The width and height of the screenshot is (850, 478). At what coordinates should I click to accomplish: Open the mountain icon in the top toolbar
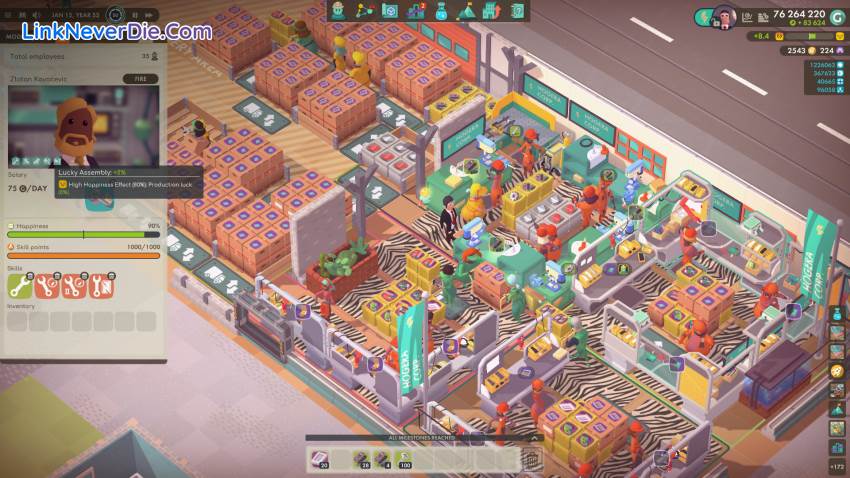pyautogui.click(x=466, y=11)
